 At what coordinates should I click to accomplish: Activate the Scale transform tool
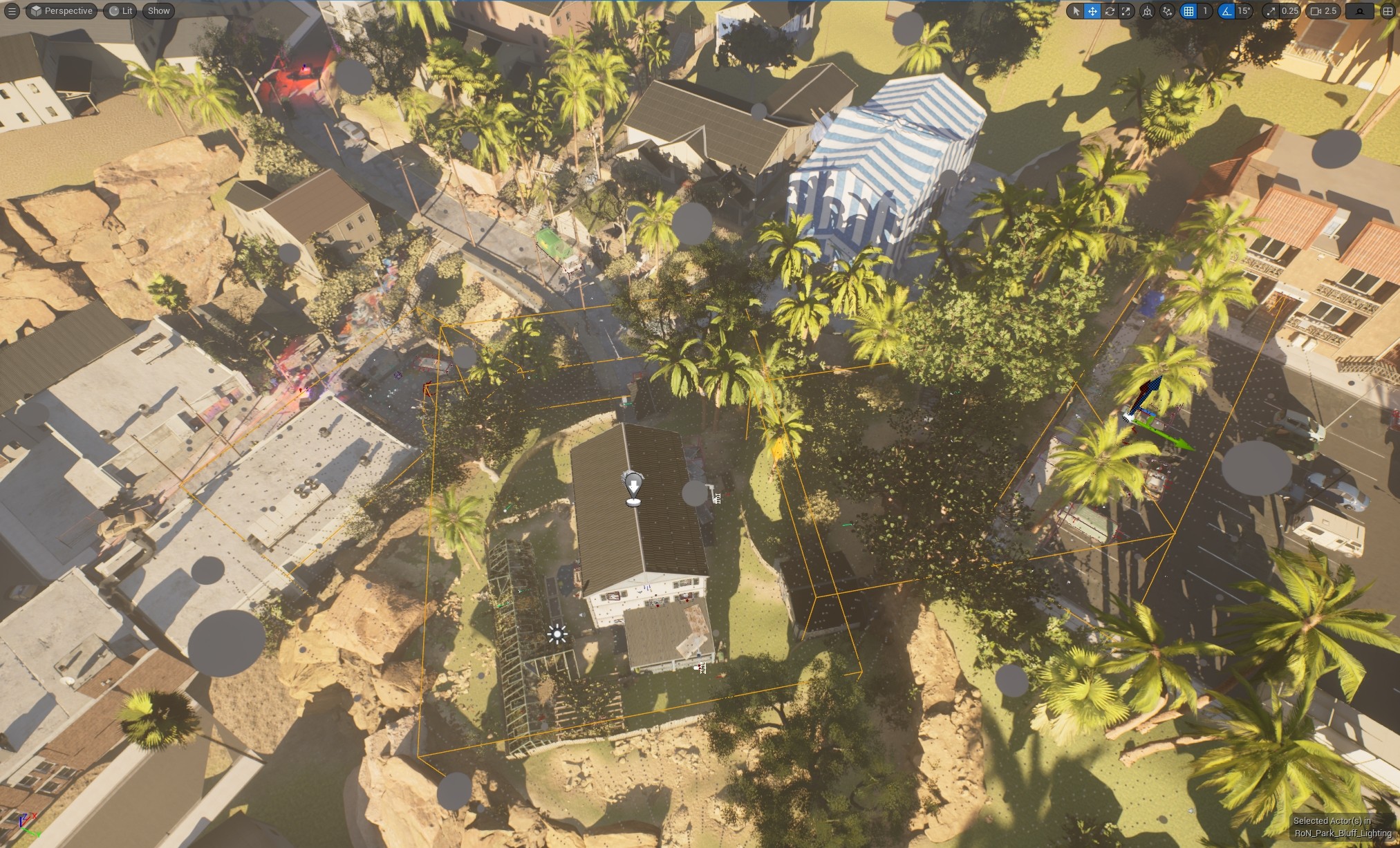click(1128, 11)
